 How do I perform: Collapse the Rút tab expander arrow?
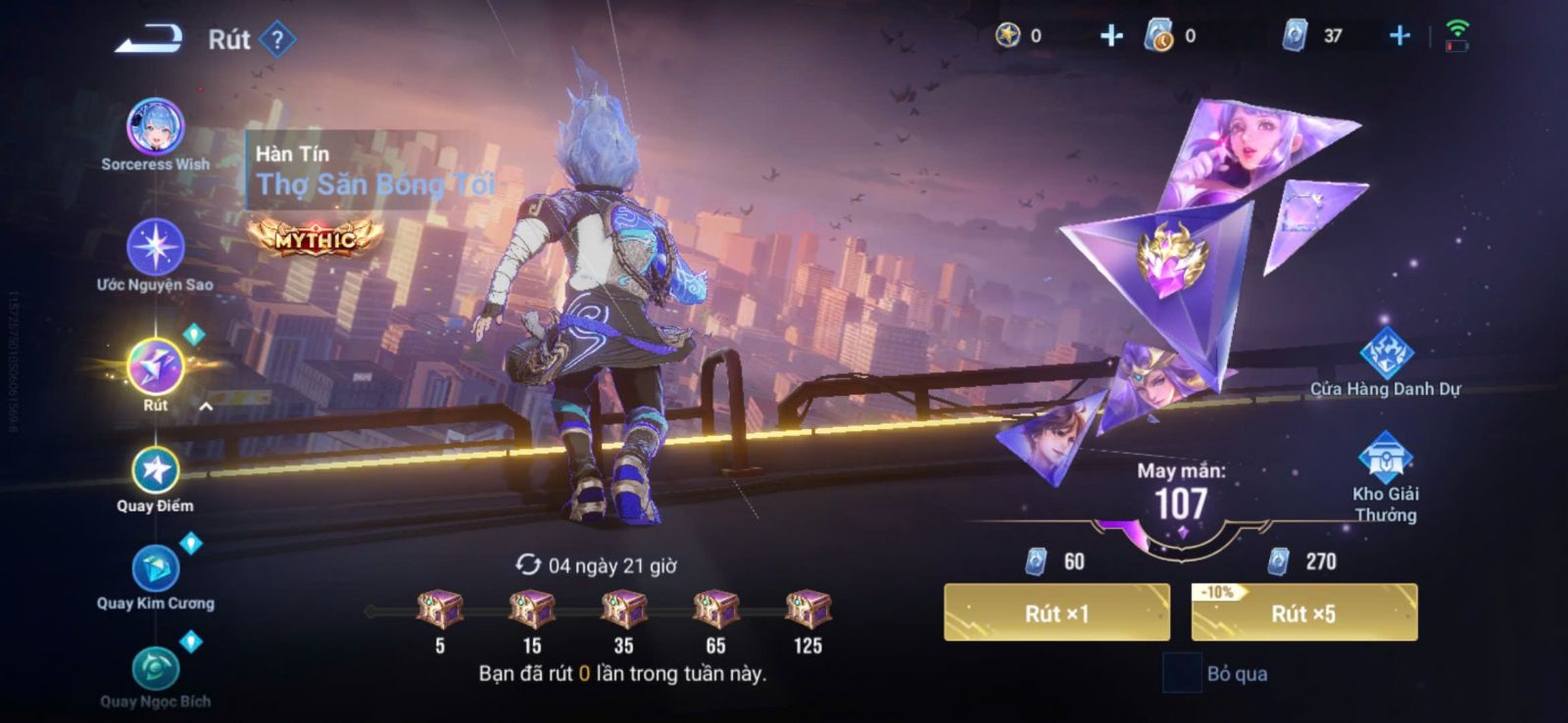(206, 407)
